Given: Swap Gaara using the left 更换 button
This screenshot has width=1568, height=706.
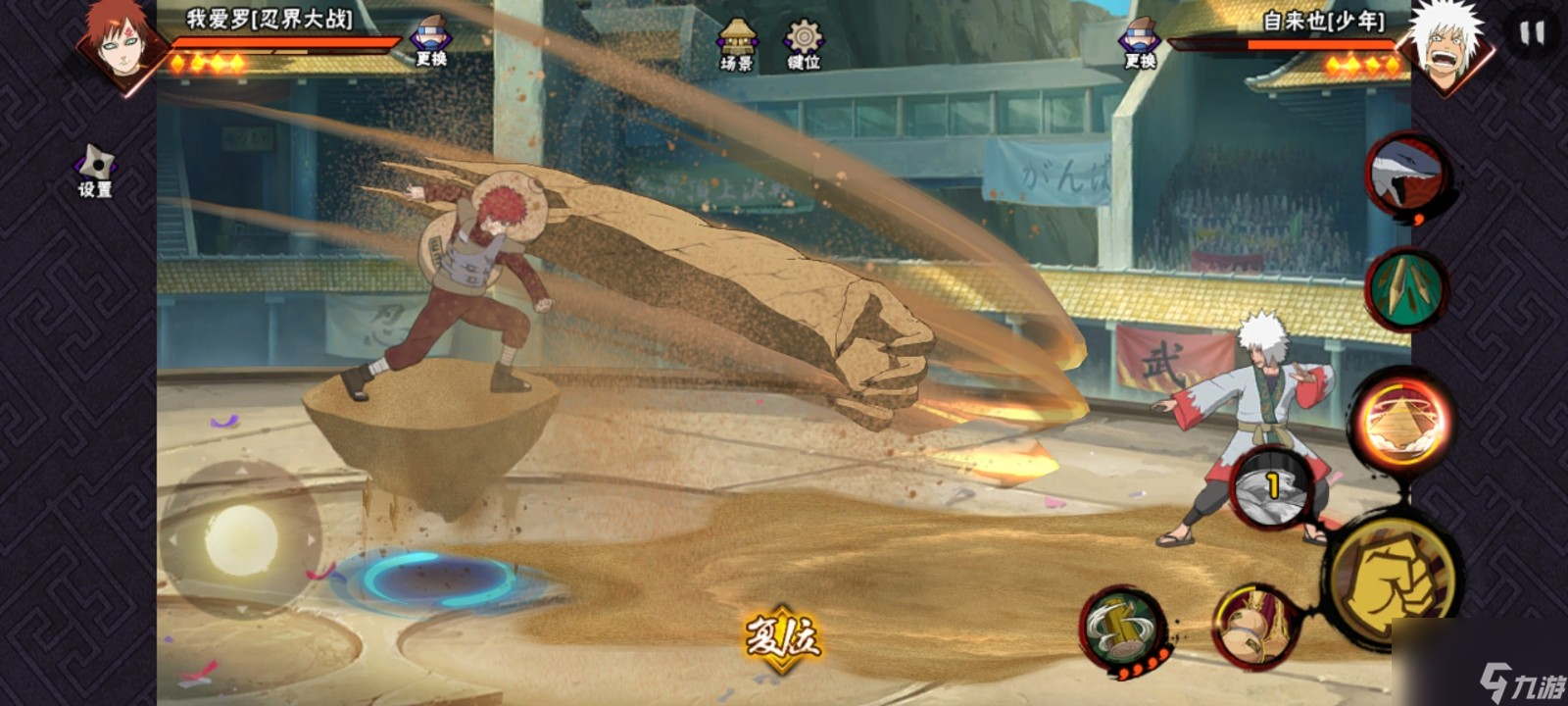Looking at the screenshot, I should (x=430, y=42).
